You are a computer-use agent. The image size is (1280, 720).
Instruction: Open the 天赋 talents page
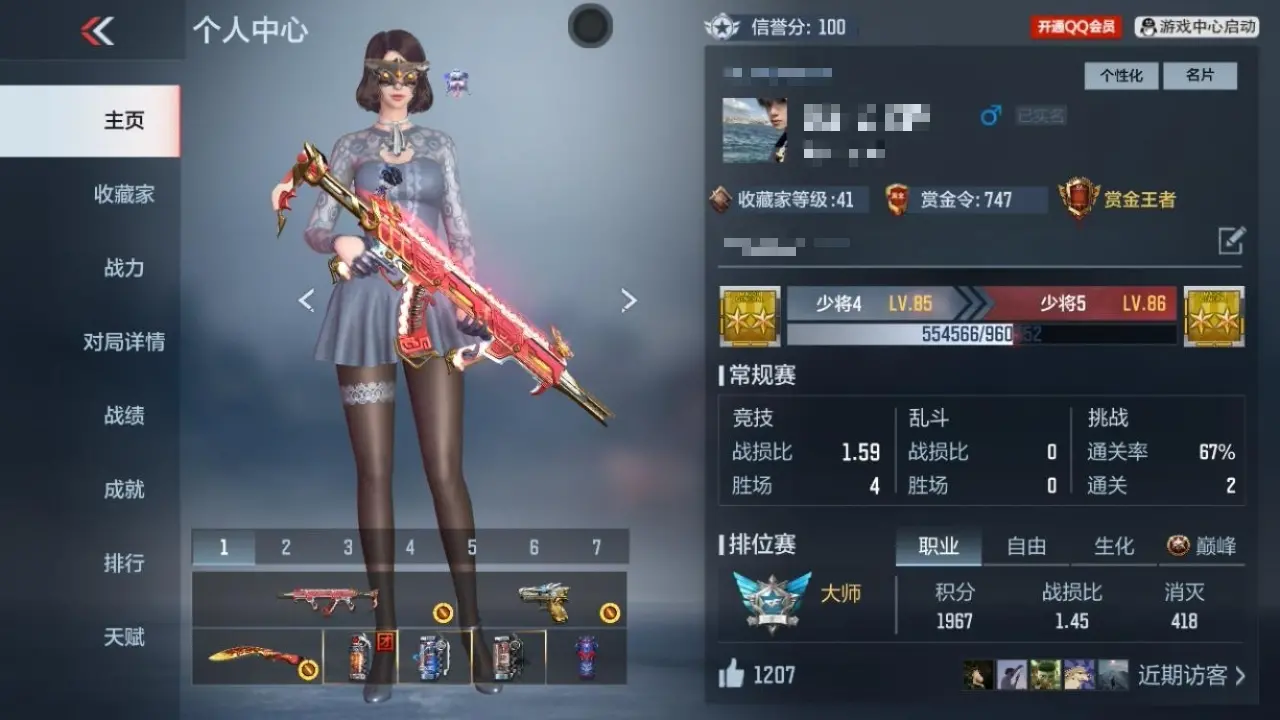(x=124, y=637)
